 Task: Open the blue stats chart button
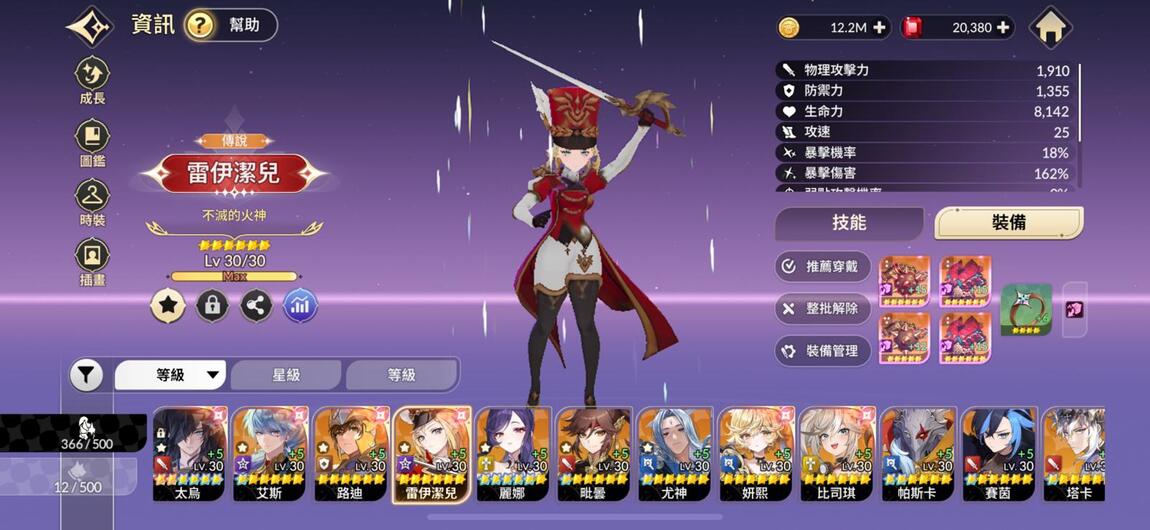click(300, 306)
